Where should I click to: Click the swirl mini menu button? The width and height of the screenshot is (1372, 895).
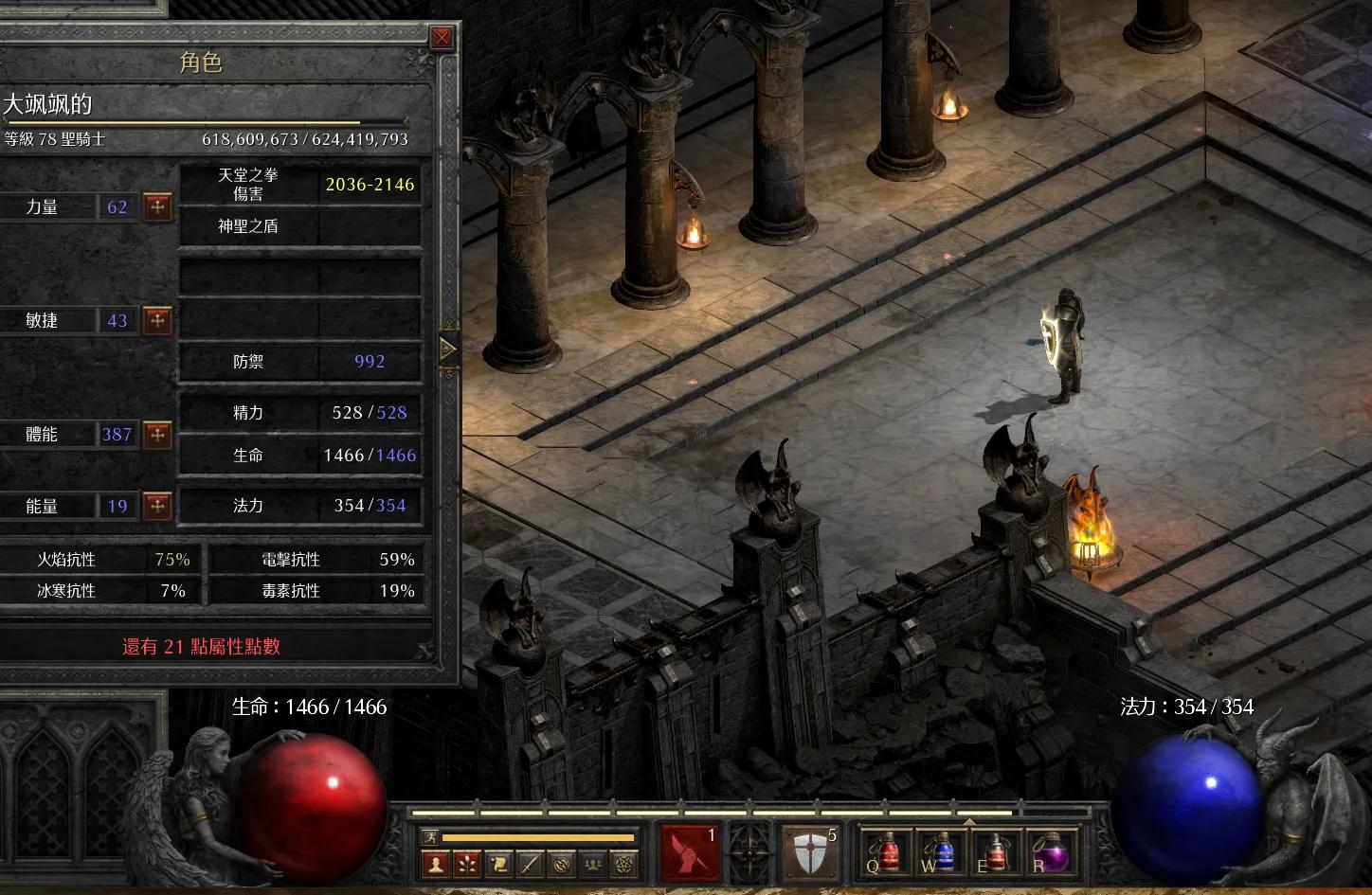(x=561, y=864)
